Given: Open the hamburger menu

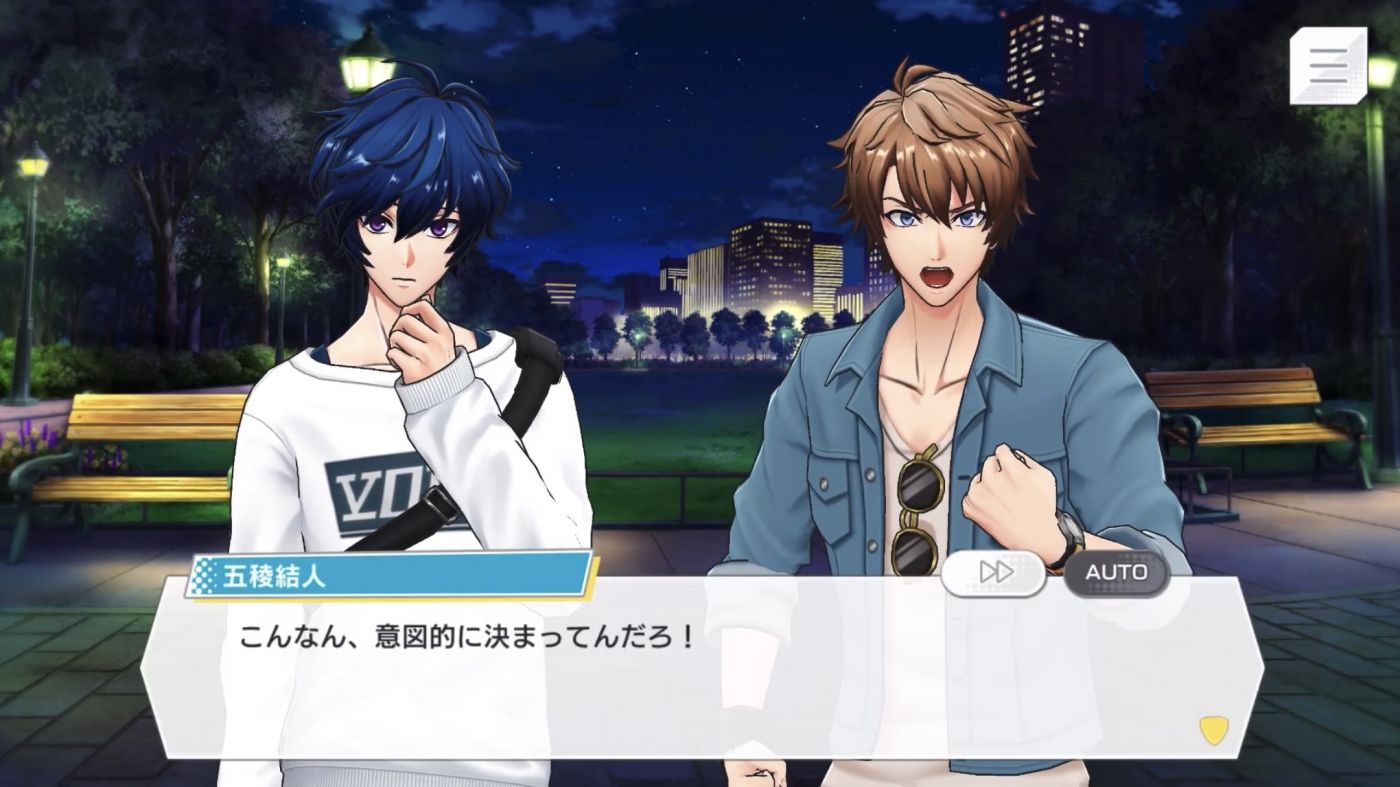Looking at the screenshot, I should coord(1328,65).
